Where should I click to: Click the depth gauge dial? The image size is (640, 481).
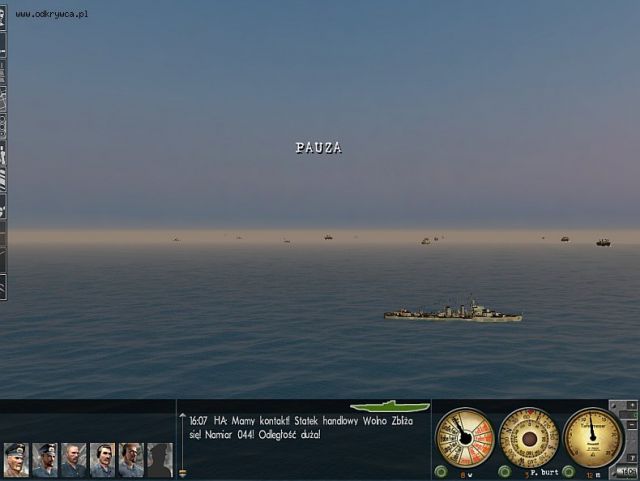point(593,437)
